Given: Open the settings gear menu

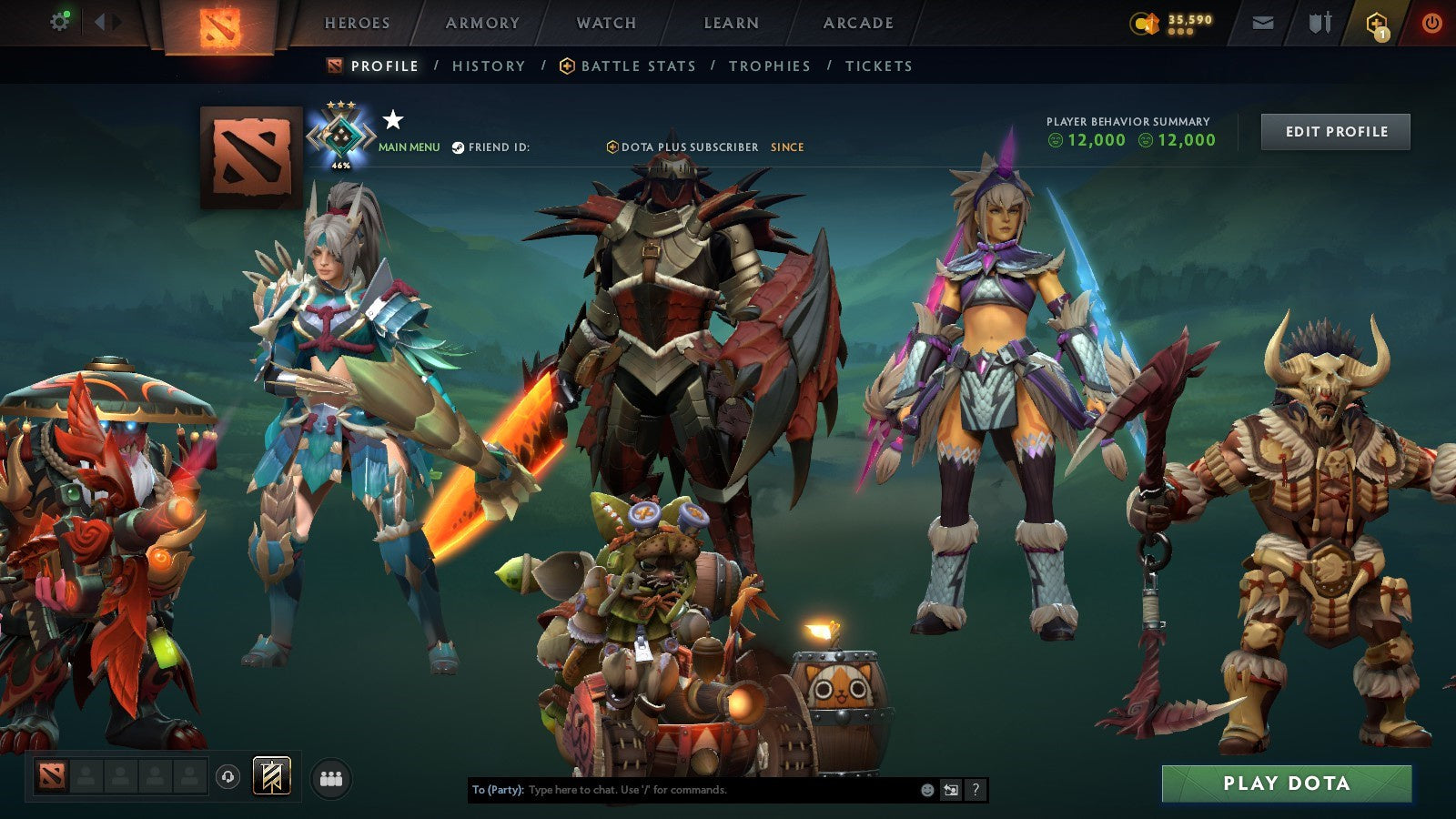Looking at the screenshot, I should 60,20.
